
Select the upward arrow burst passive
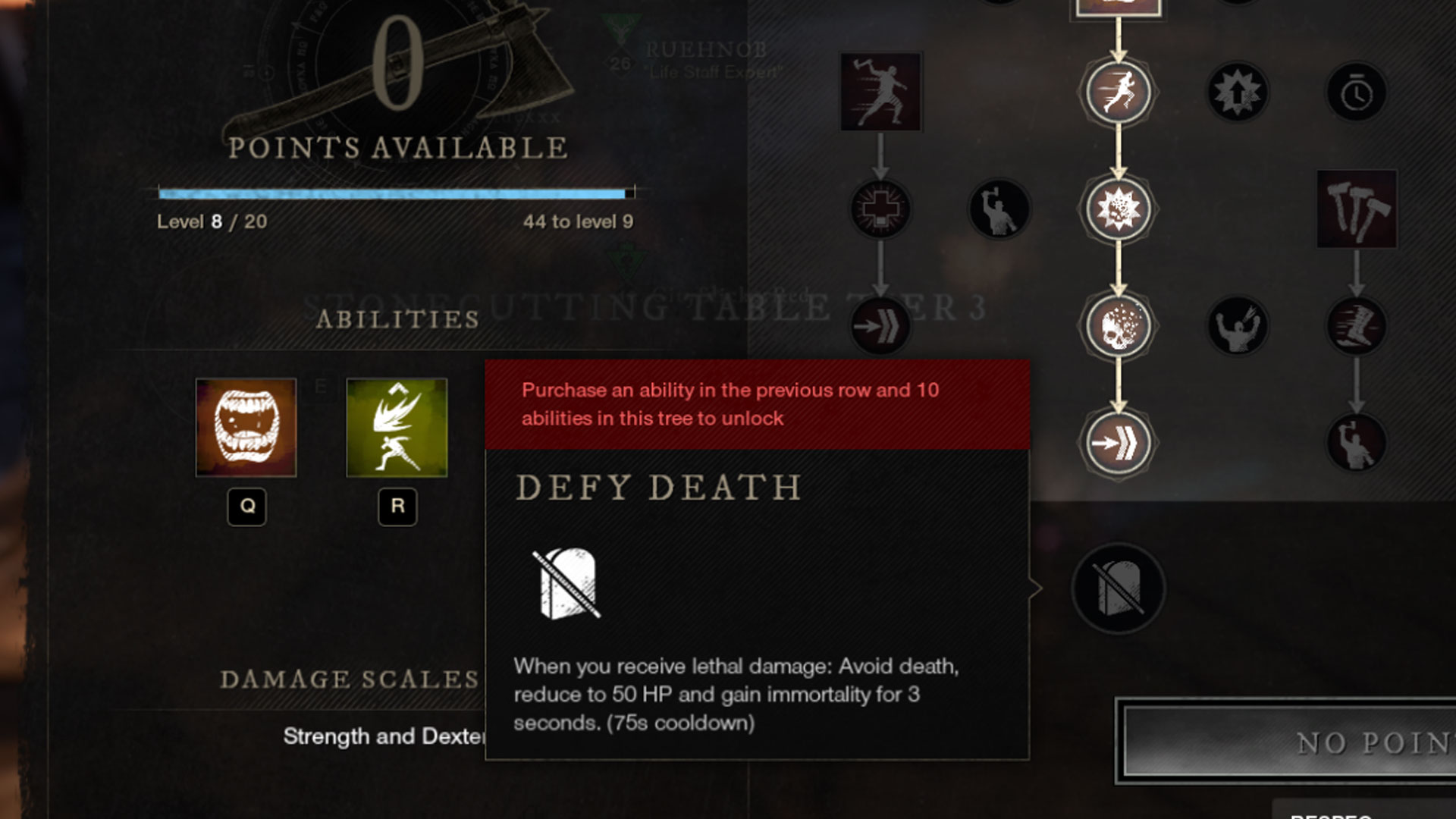point(1237,93)
